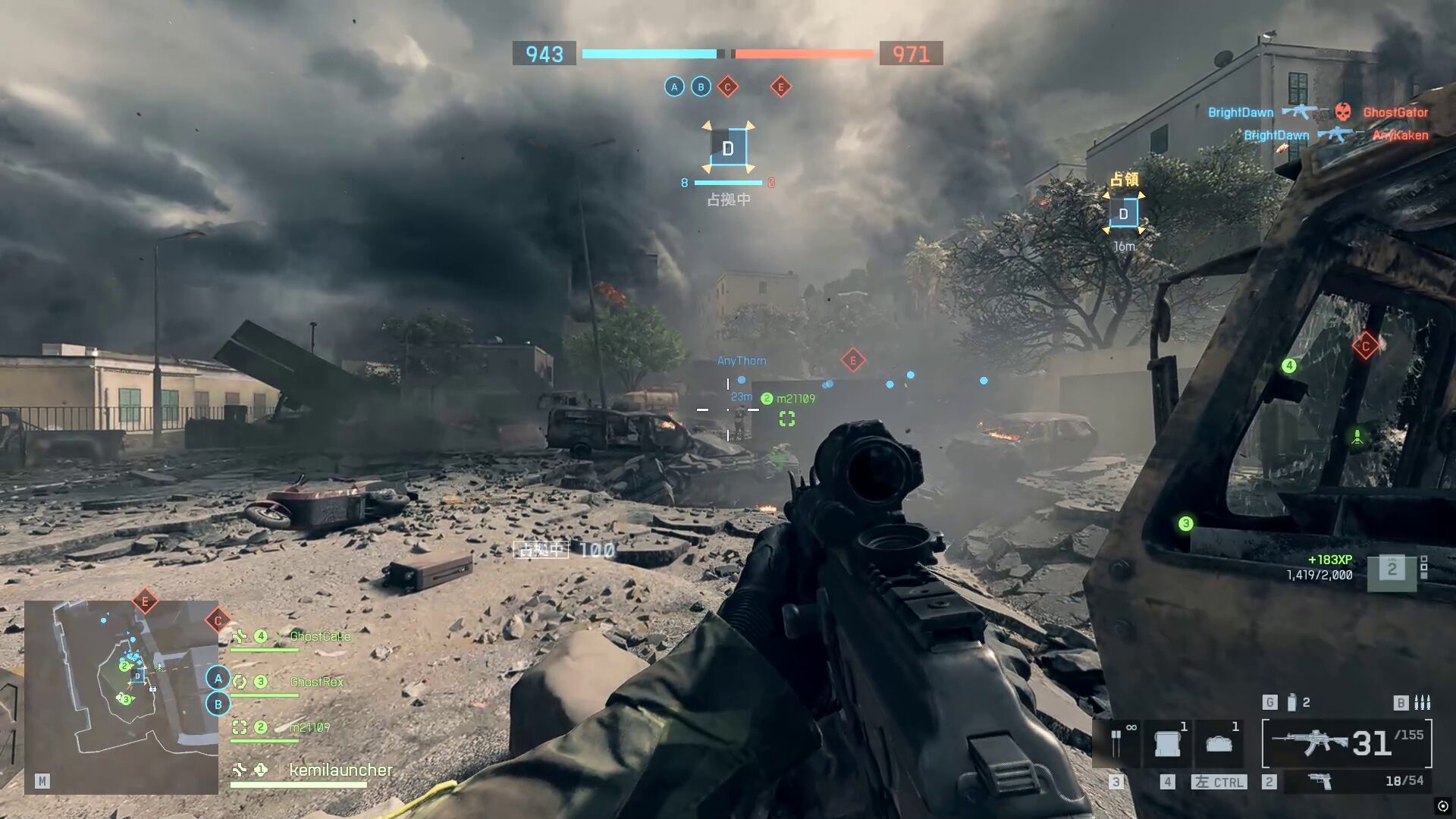
Task: Click the D objective marker showing 16m
Action: (x=1124, y=214)
